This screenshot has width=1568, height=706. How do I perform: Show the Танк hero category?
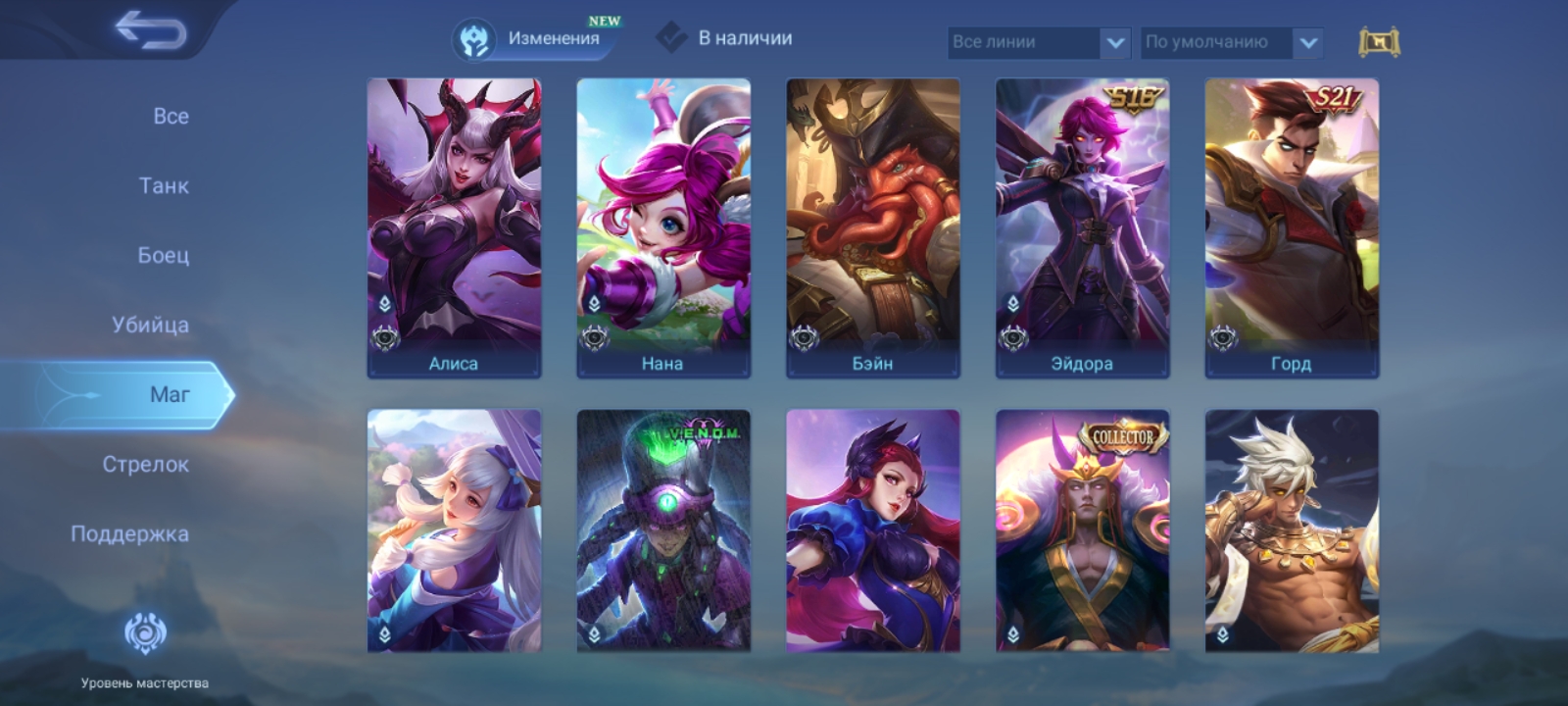(164, 185)
